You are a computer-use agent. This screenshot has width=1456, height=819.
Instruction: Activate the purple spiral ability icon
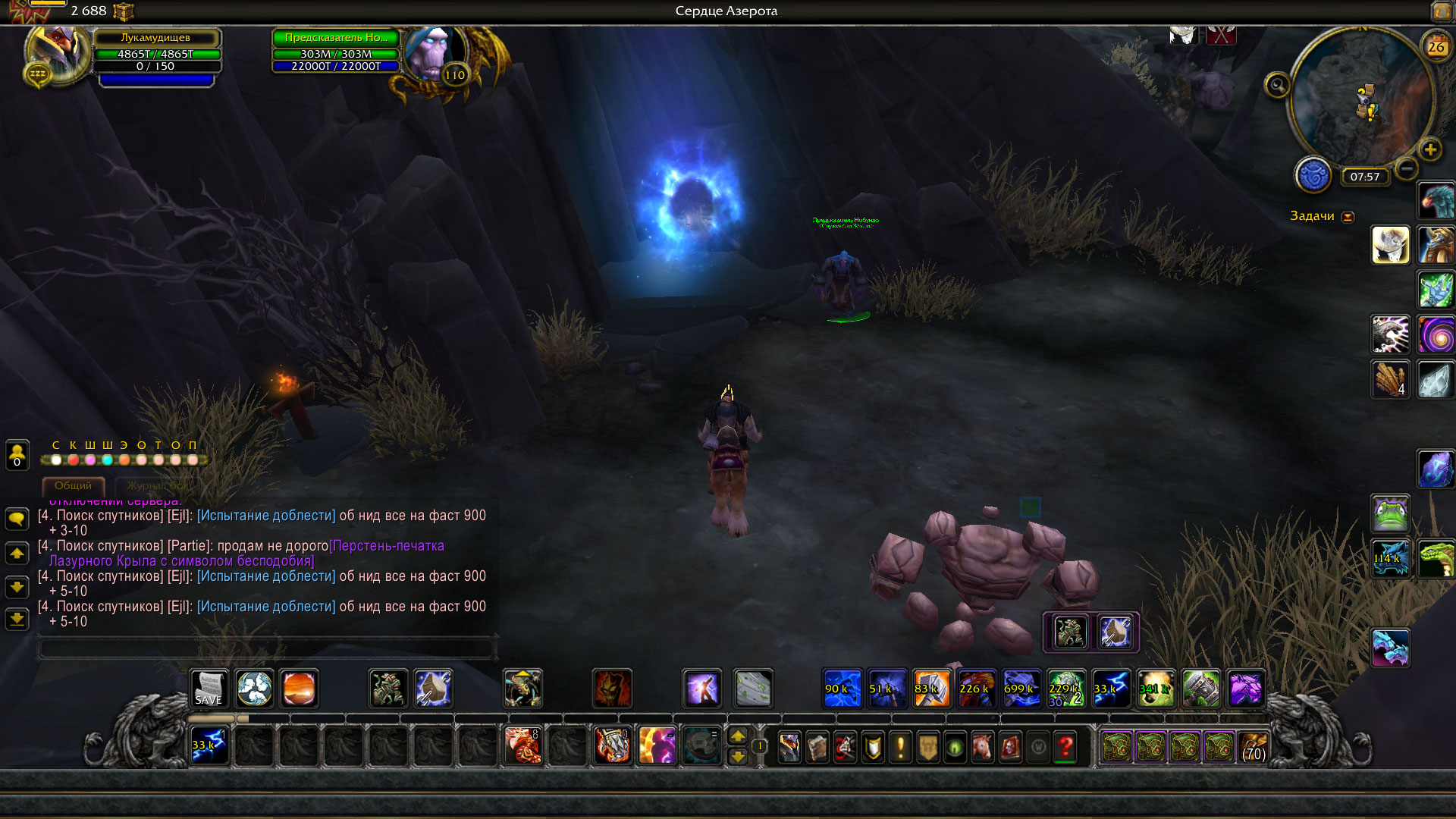(x=1436, y=334)
